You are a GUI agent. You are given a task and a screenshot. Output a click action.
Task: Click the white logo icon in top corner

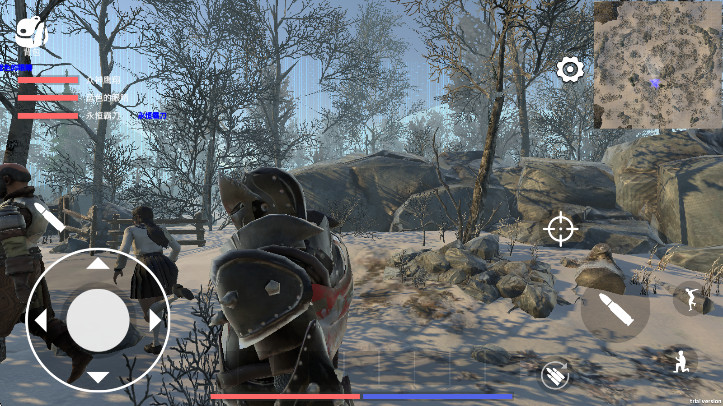click(x=32, y=32)
